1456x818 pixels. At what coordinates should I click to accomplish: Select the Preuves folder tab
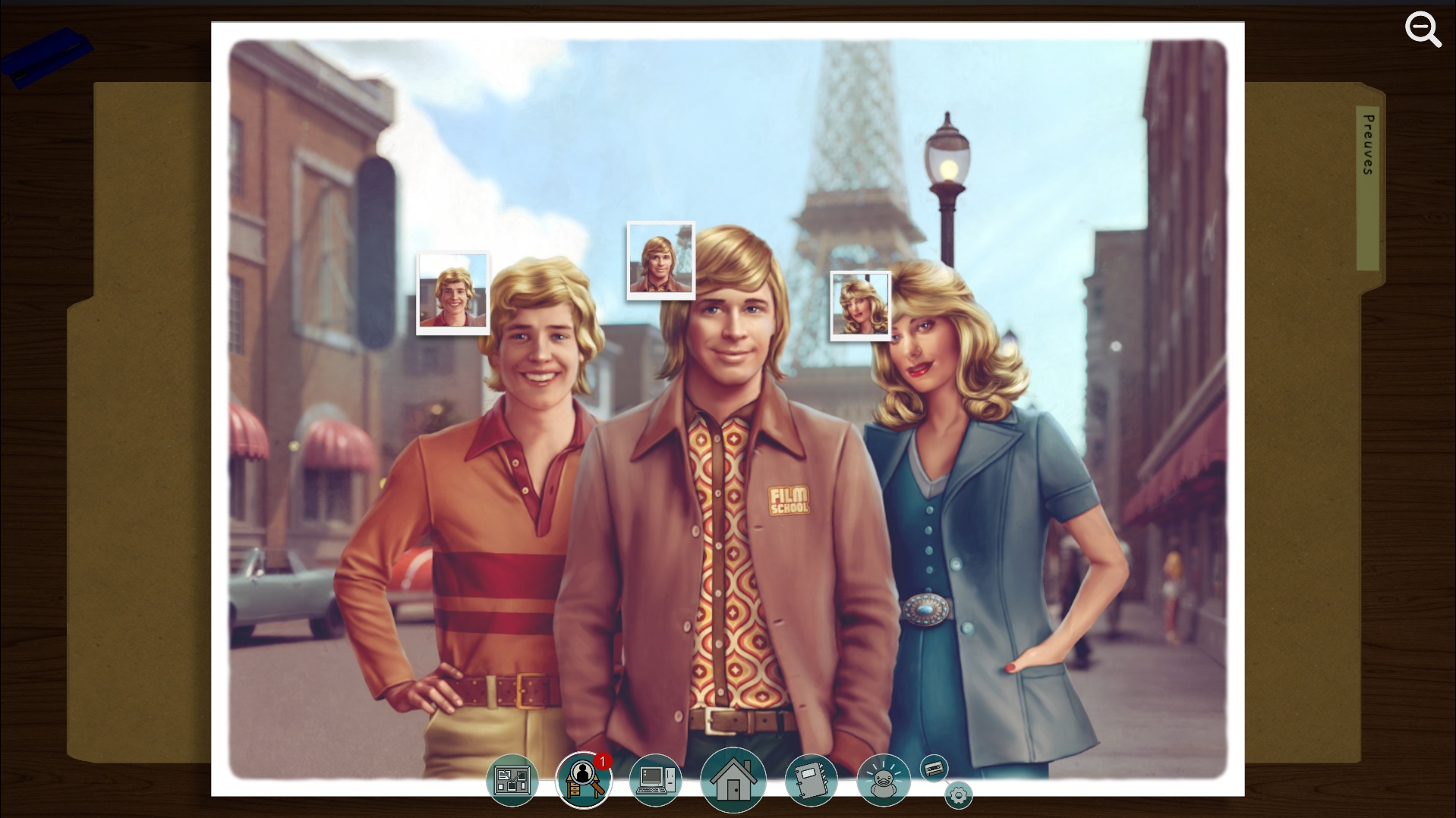click(1368, 144)
